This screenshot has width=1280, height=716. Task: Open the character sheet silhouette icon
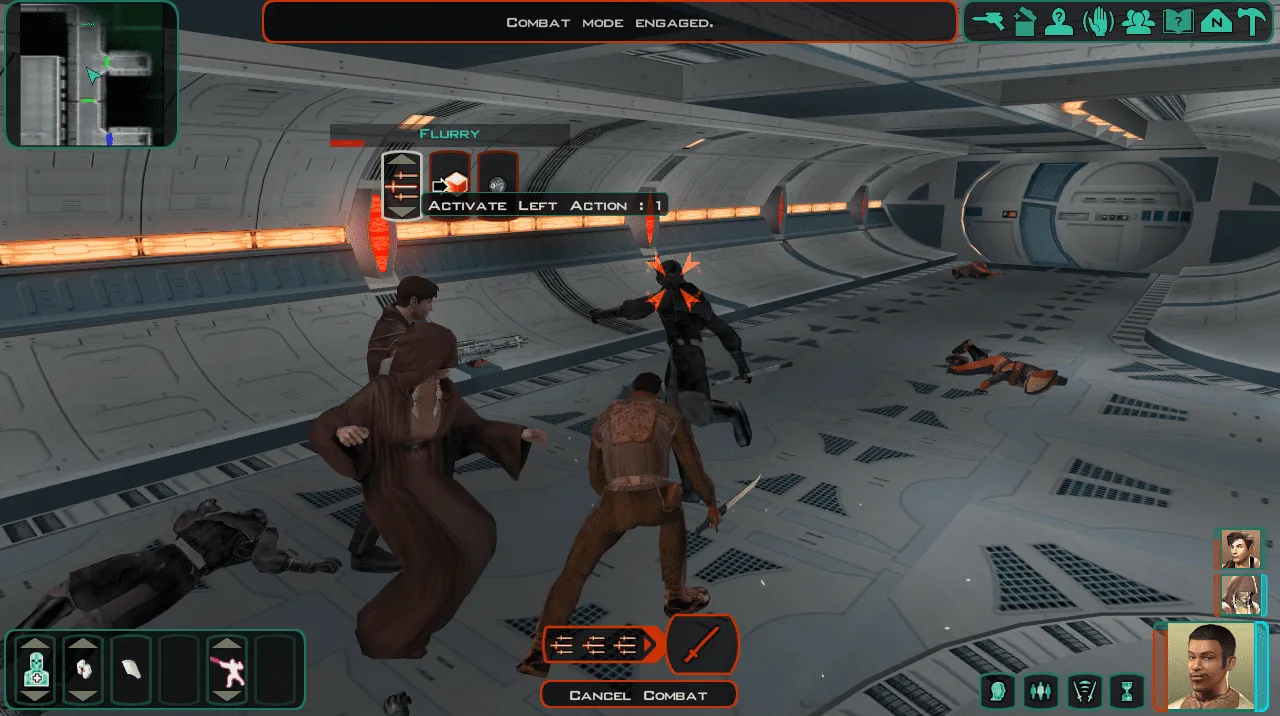tap(1059, 21)
